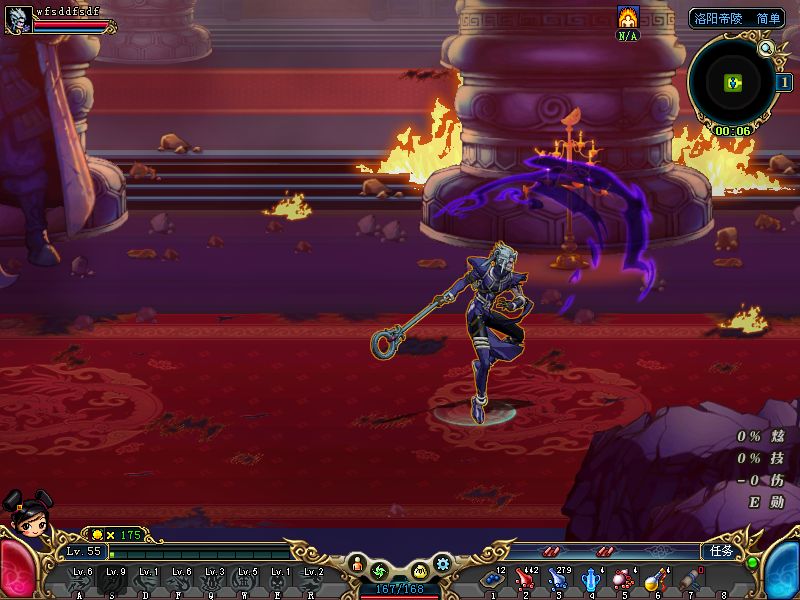Click the skull player portrait
This screenshot has height=600, width=800.
[17, 18]
